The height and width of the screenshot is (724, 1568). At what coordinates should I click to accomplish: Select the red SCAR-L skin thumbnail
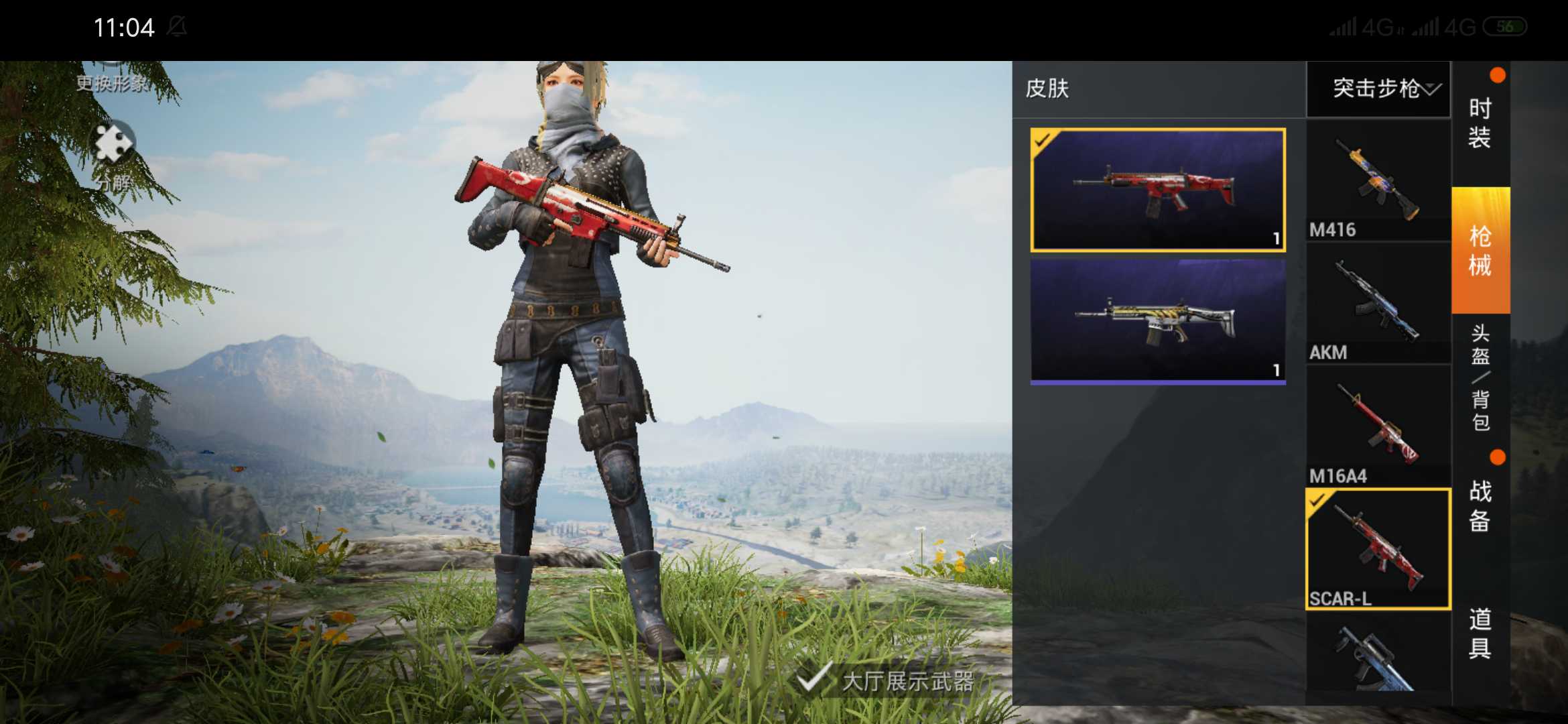pyautogui.click(x=1157, y=190)
